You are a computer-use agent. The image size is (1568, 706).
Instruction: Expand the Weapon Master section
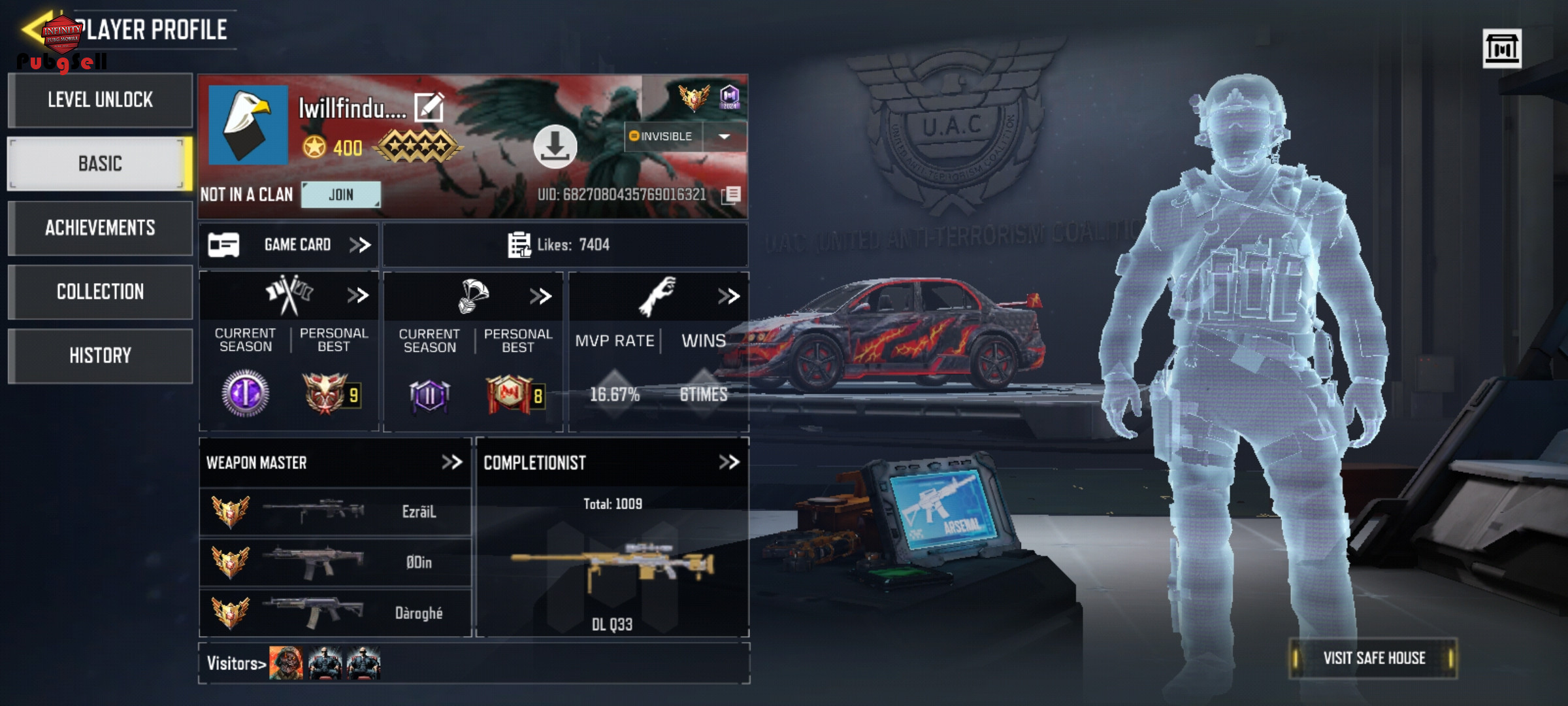click(451, 462)
